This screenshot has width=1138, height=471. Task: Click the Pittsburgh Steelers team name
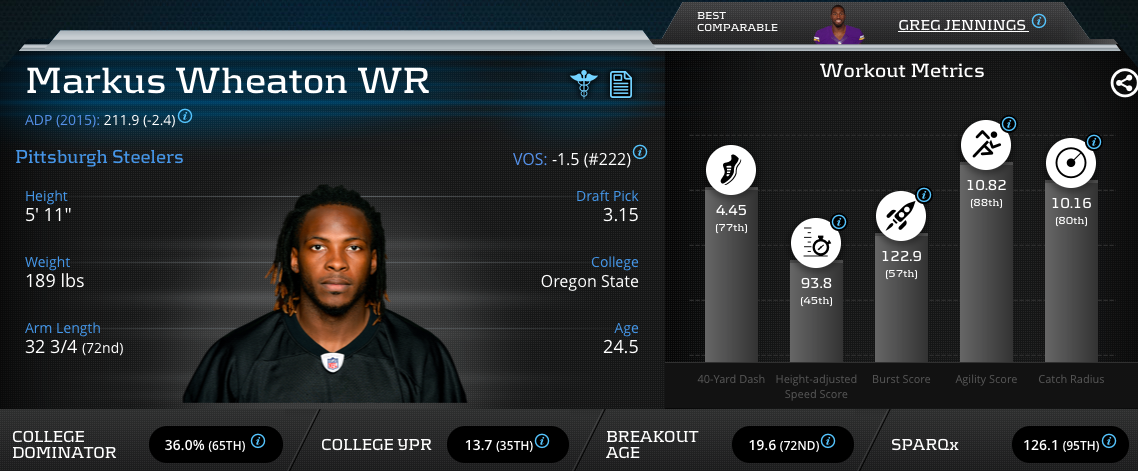[x=99, y=157]
